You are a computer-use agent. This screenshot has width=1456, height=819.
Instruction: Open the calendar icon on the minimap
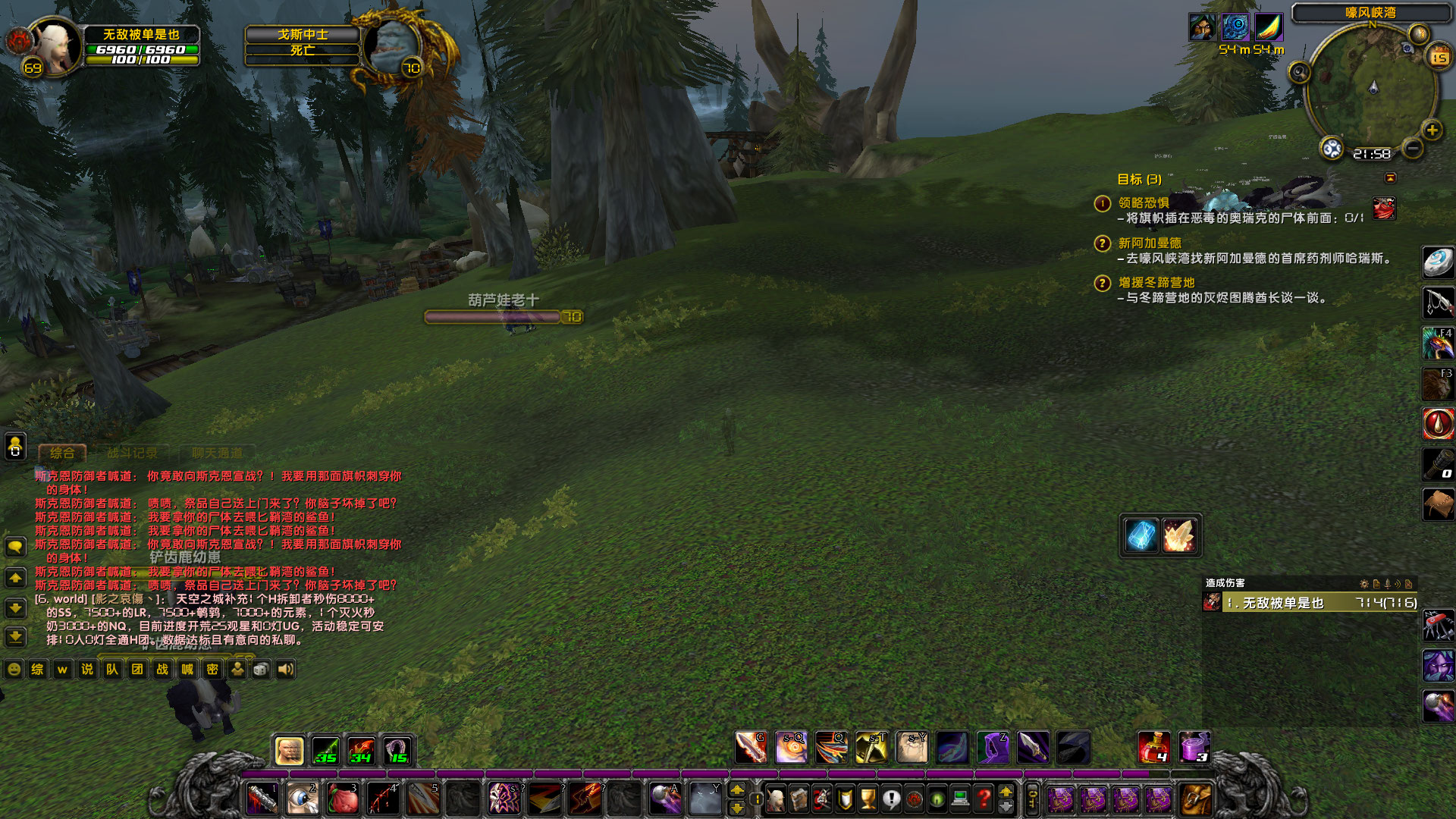tap(1439, 55)
